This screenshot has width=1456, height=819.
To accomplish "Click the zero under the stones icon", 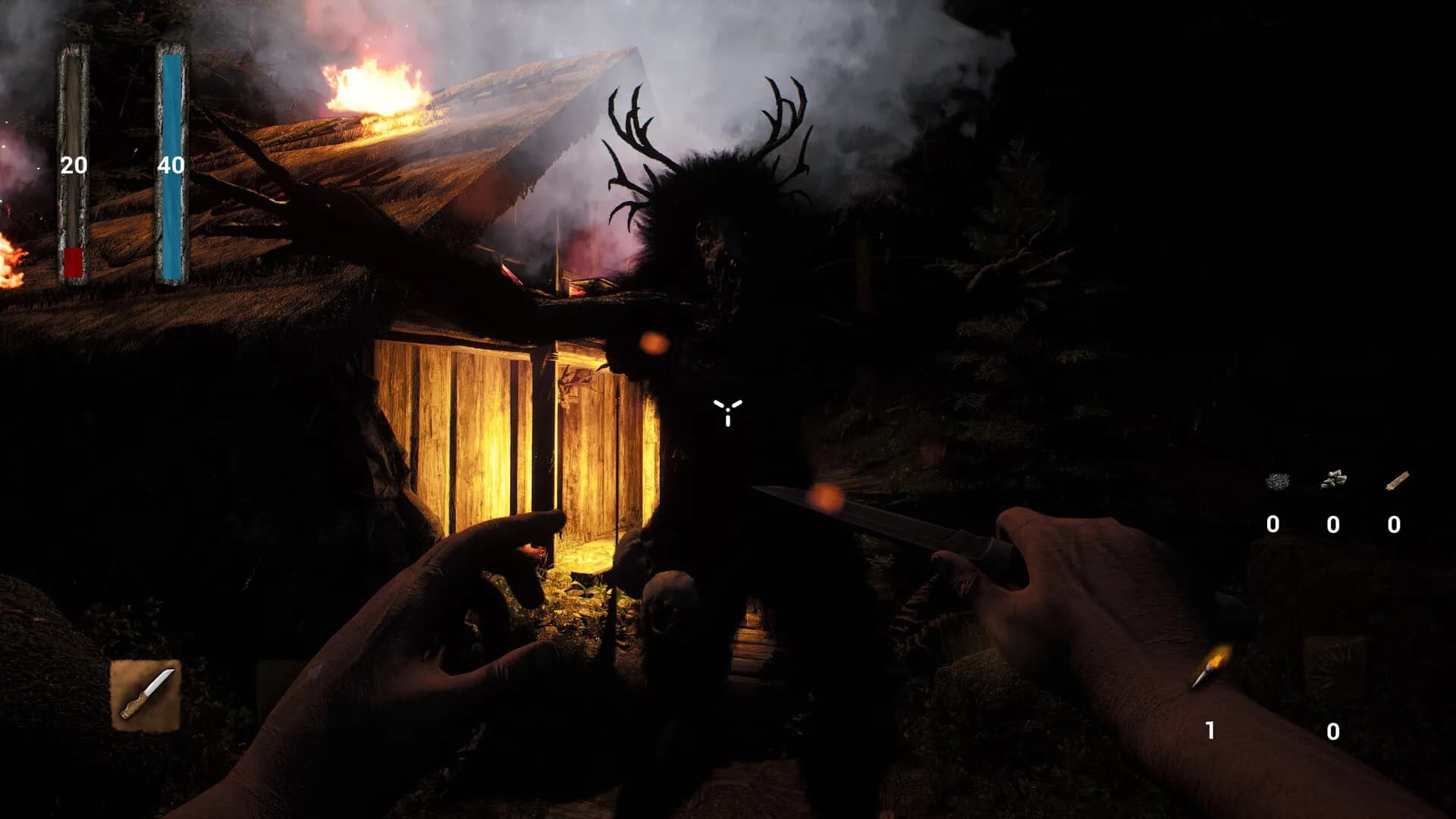I will pos(1332,523).
